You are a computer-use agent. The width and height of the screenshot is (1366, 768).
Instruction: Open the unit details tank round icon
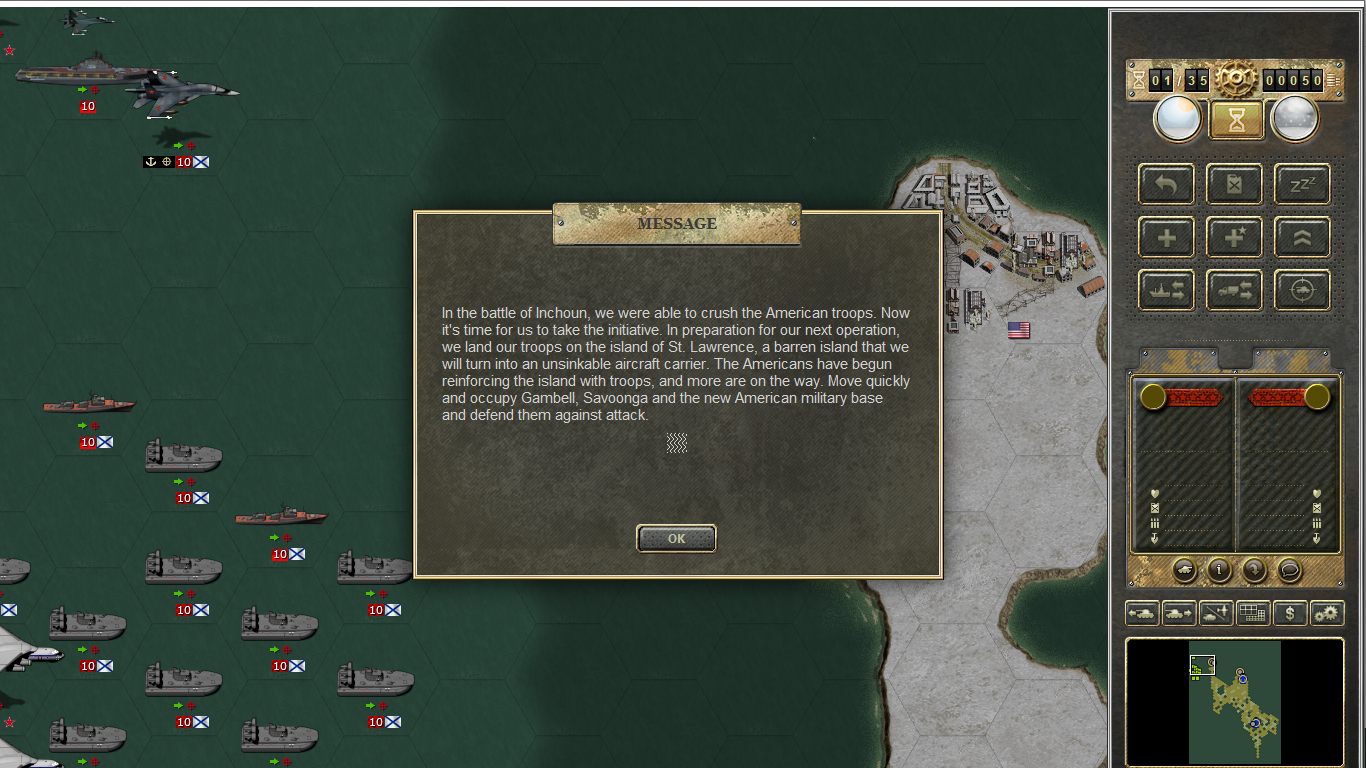pos(1184,570)
